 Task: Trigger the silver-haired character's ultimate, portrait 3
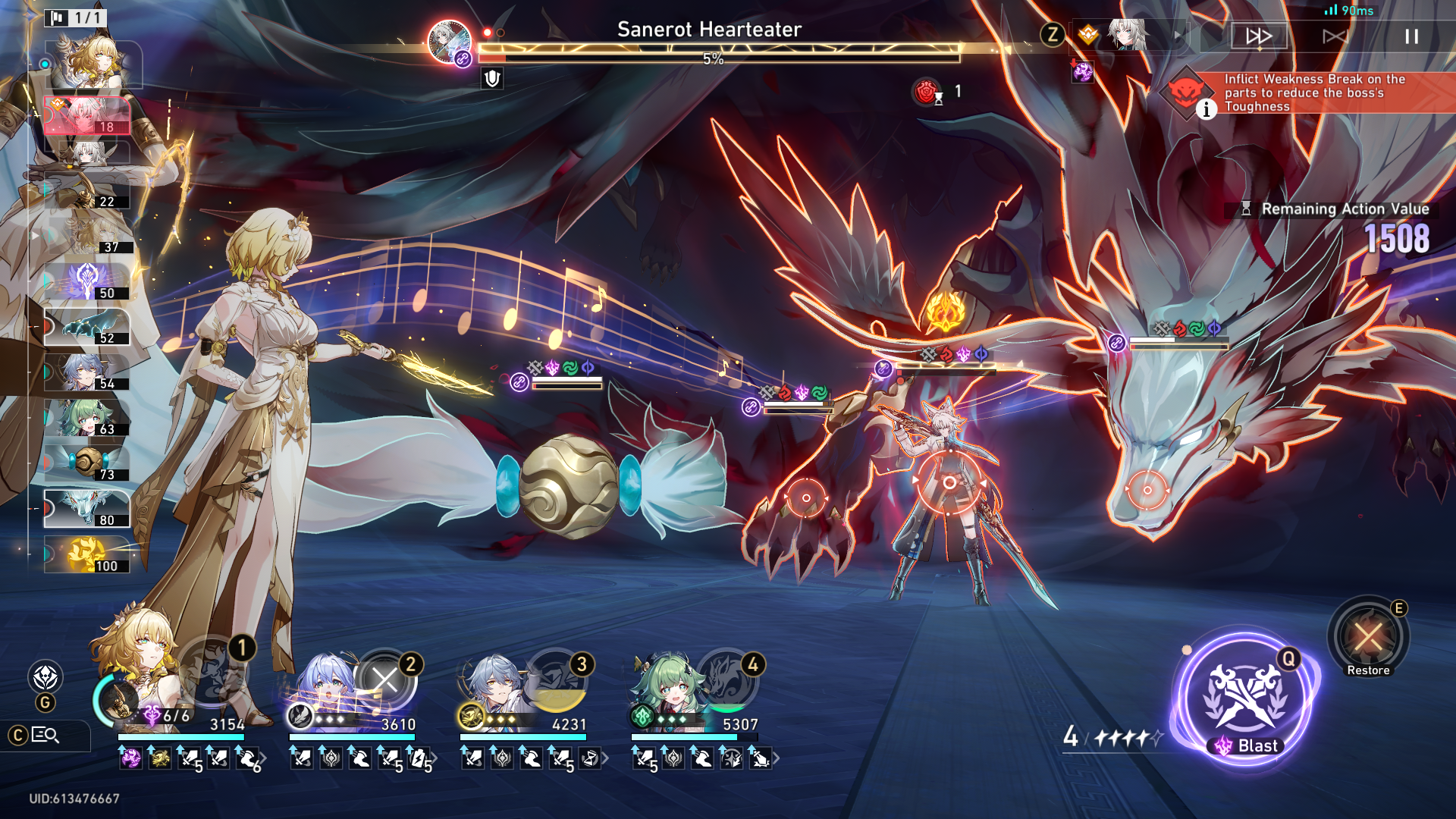[556, 680]
